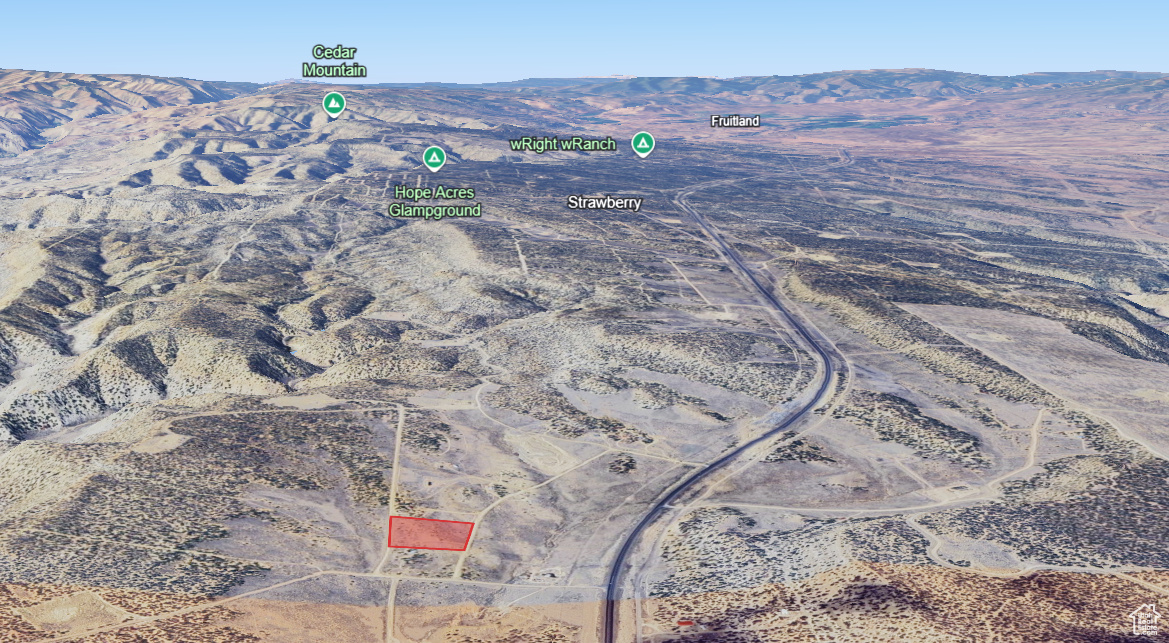Viewport: 1169px width, 643px height.
Task: Select the red highlighted parcel outline
Action: tap(430, 534)
